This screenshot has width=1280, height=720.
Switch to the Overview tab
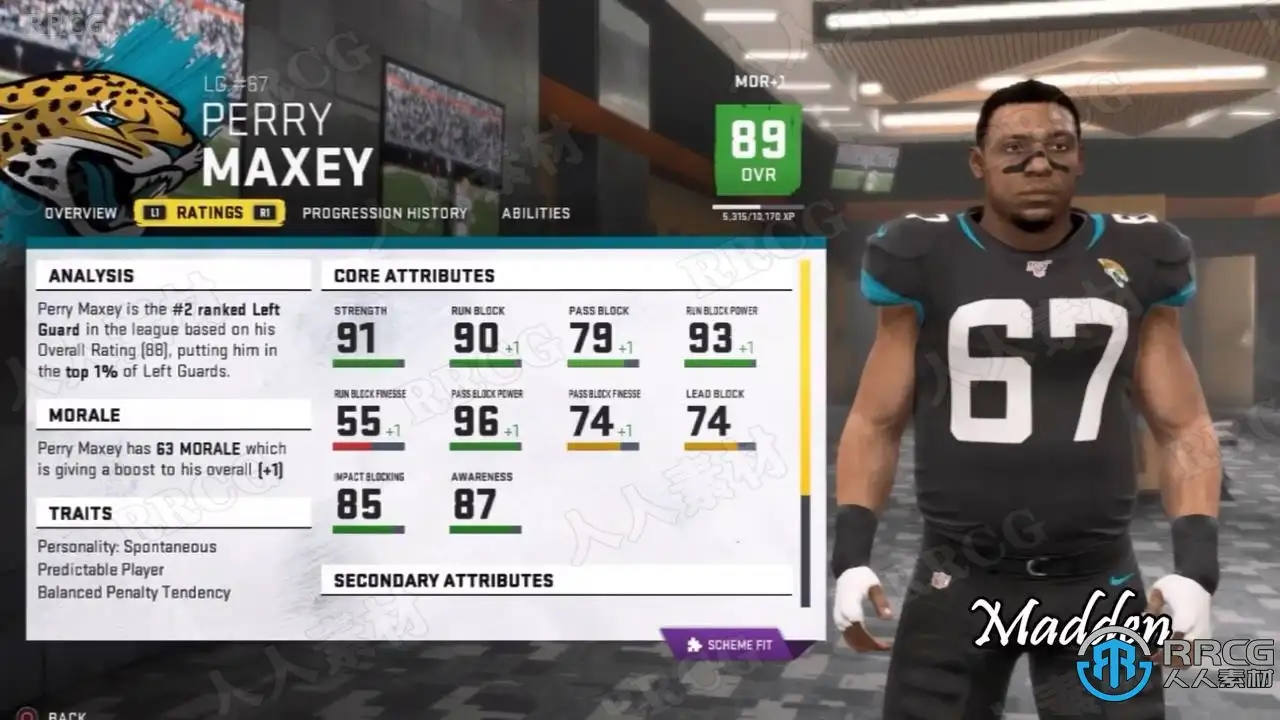pos(80,213)
